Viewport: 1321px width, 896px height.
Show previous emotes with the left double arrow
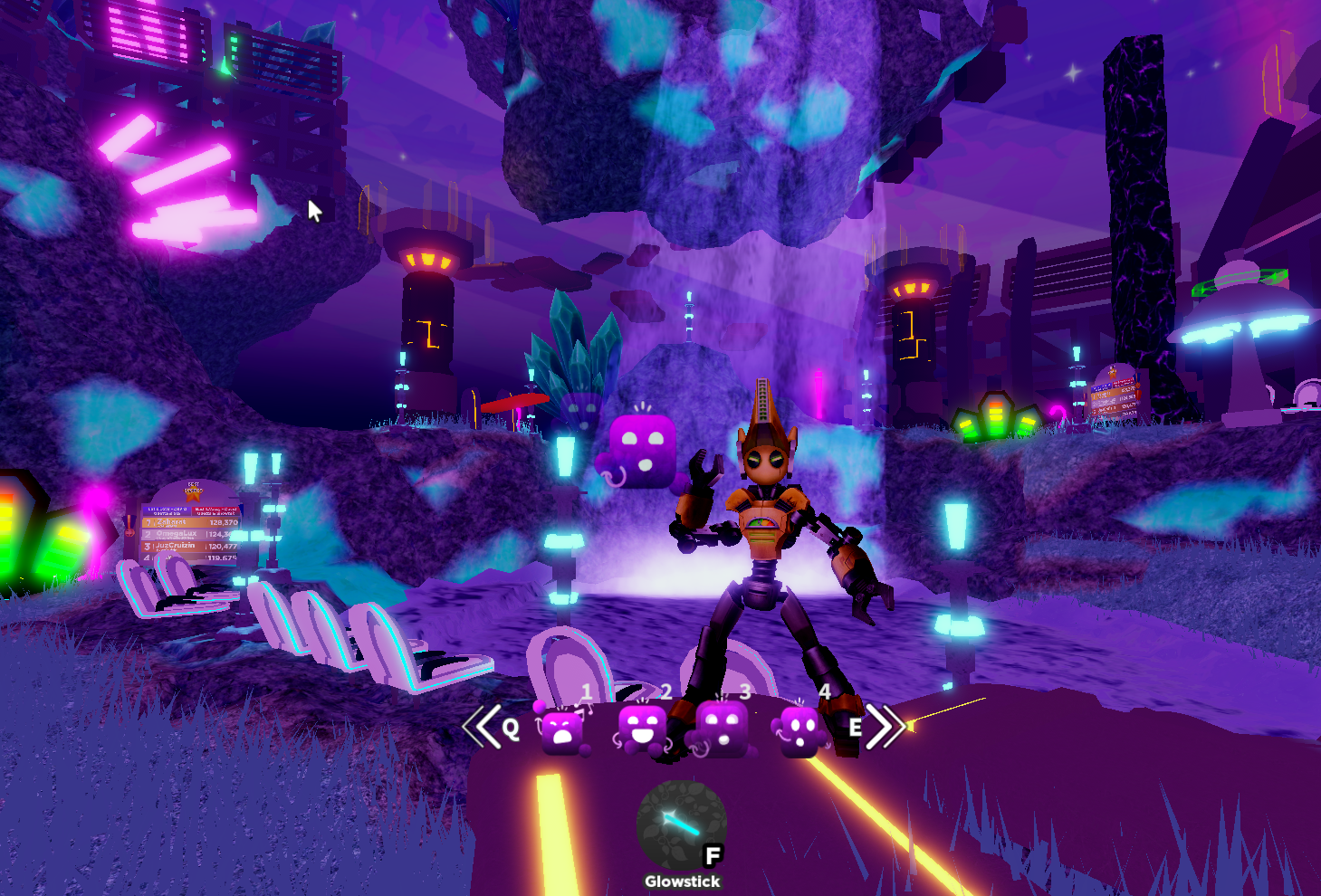tap(482, 726)
